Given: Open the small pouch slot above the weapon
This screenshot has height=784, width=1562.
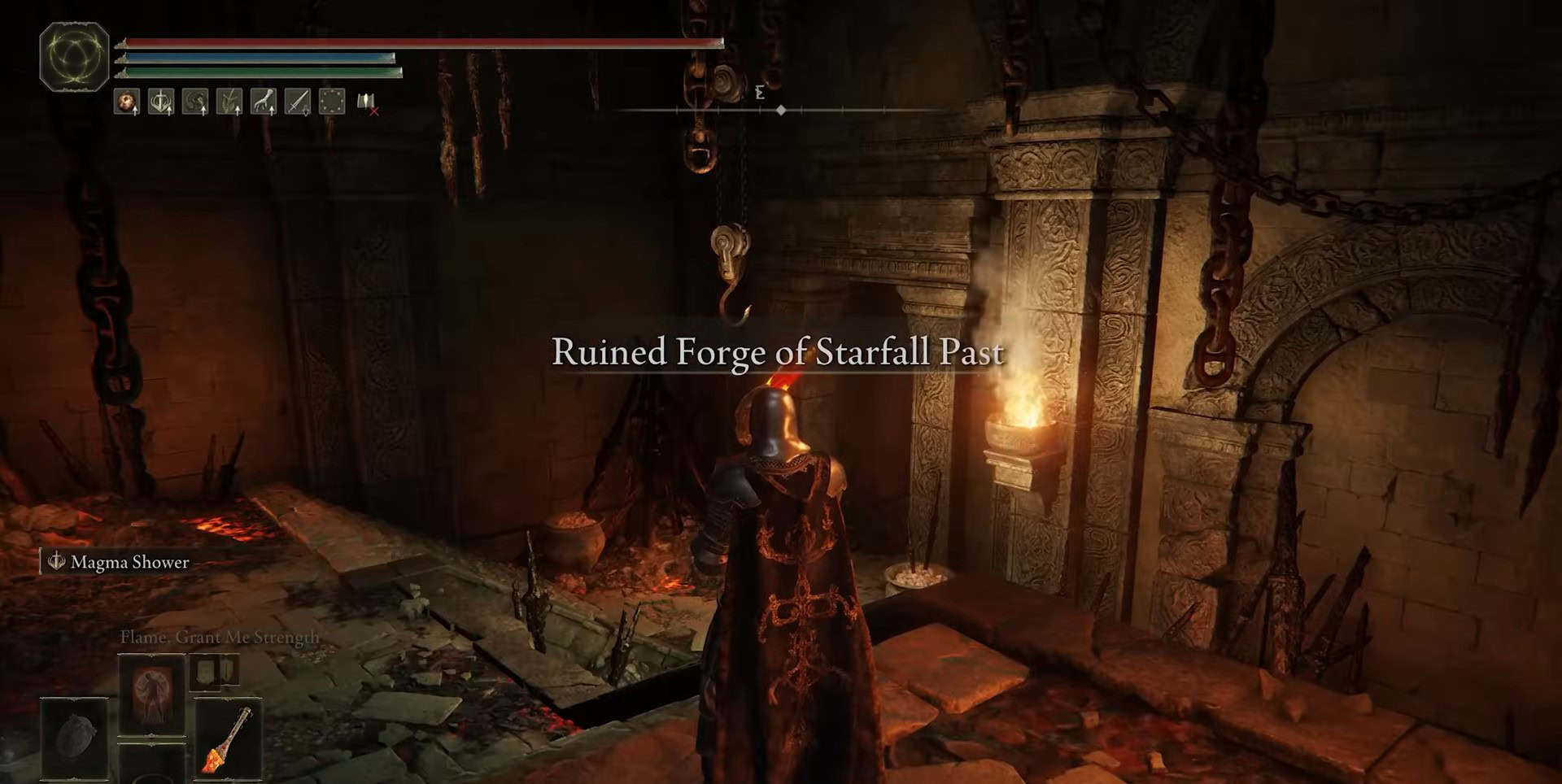Looking at the screenshot, I should tap(215, 672).
